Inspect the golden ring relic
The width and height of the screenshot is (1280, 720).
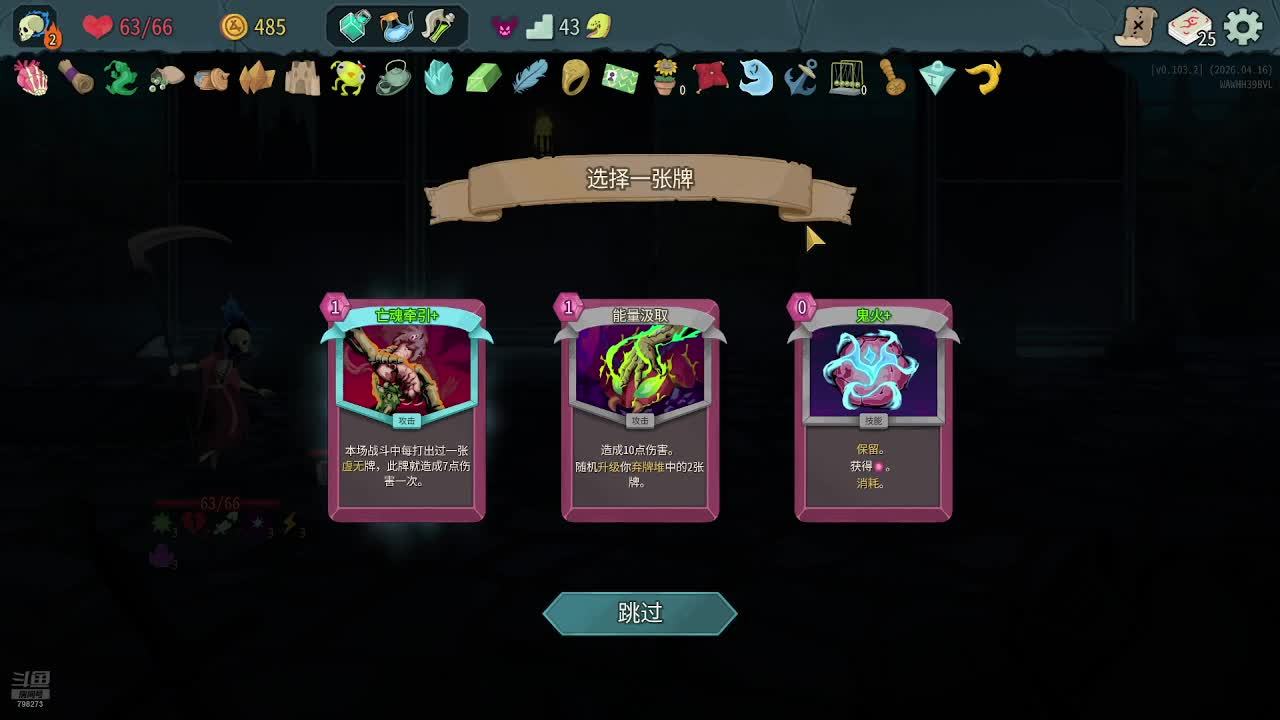click(x=575, y=77)
